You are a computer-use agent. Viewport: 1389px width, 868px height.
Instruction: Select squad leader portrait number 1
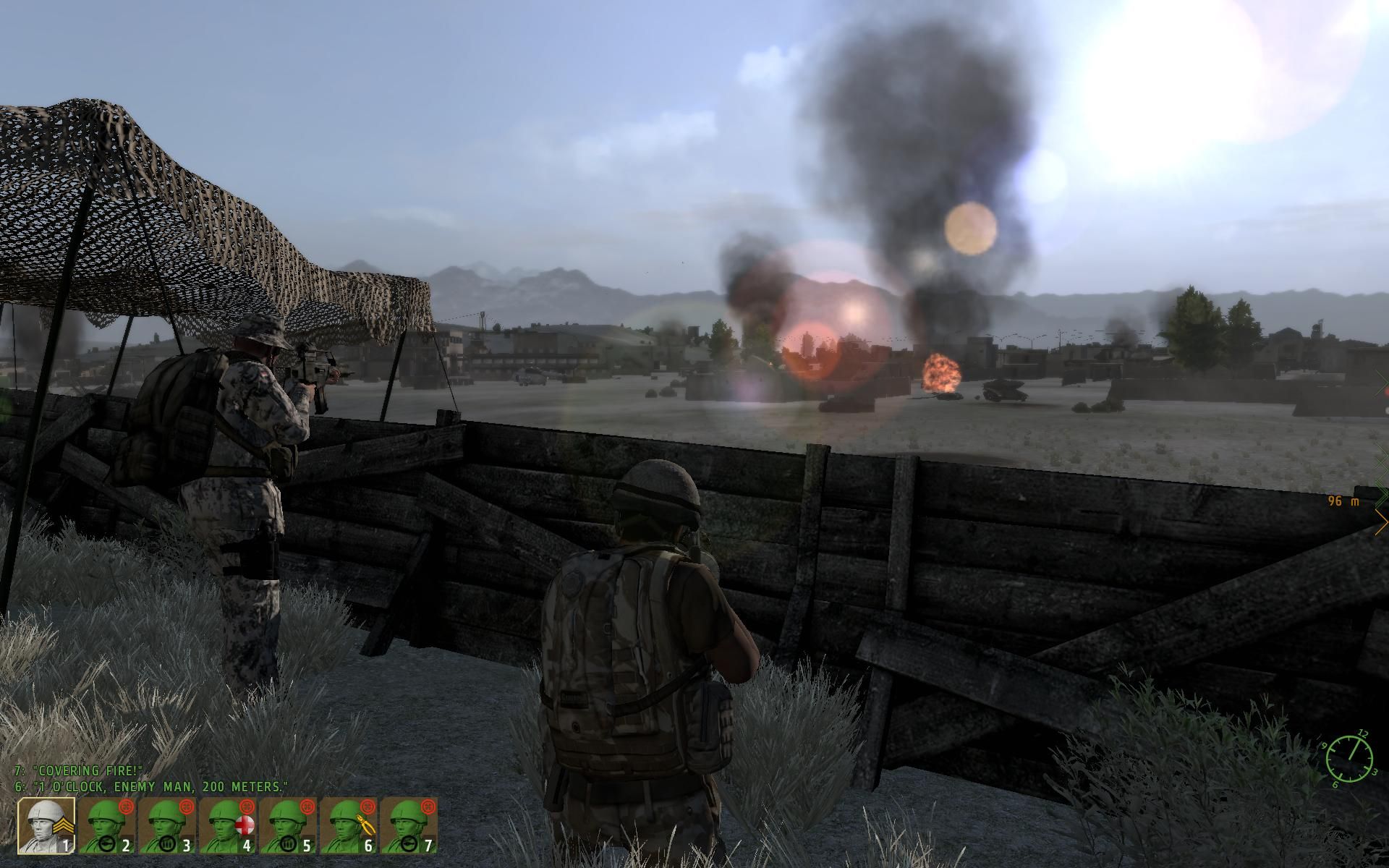(x=46, y=825)
